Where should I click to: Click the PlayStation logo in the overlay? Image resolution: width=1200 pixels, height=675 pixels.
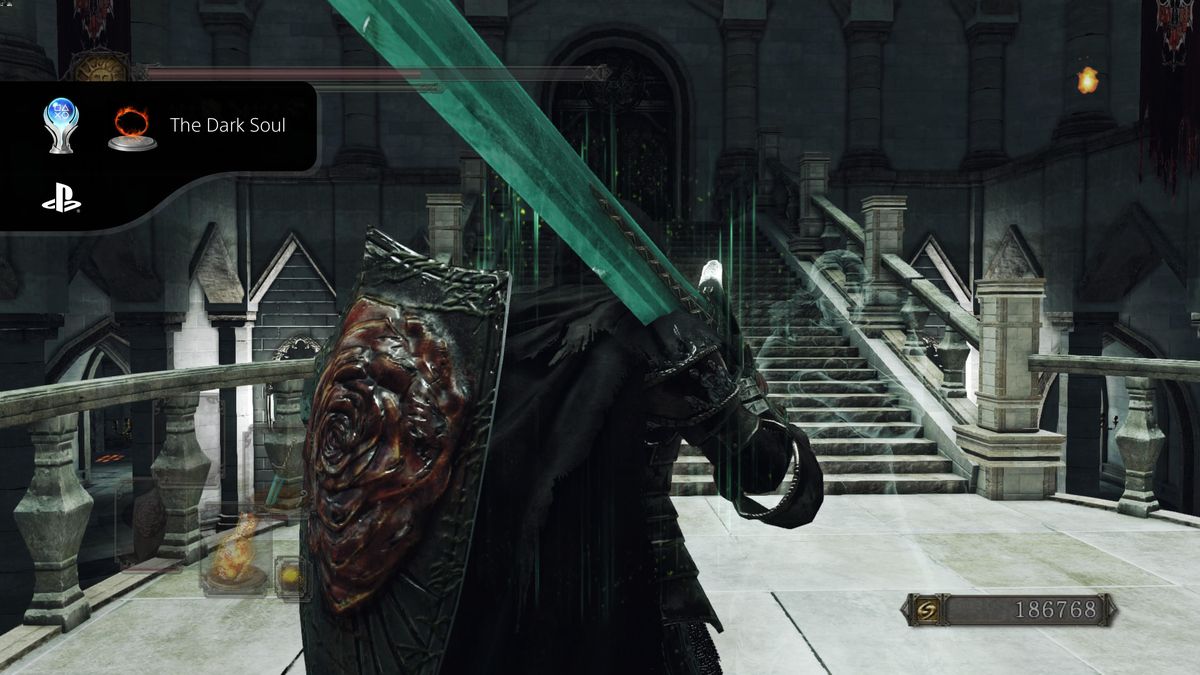click(x=60, y=200)
